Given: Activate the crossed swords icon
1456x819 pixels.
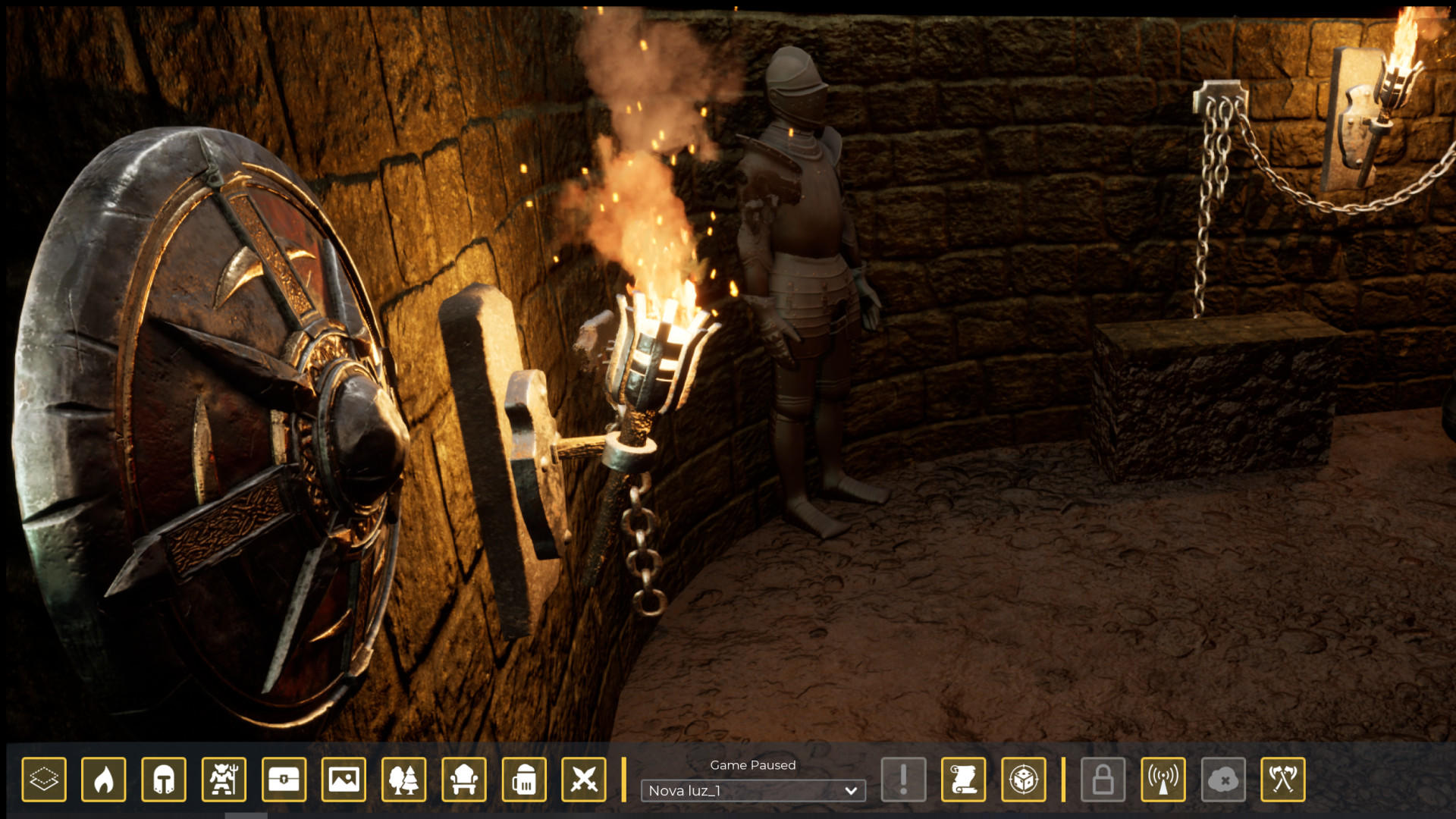Looking at the screenshot, I should [584, 779].
